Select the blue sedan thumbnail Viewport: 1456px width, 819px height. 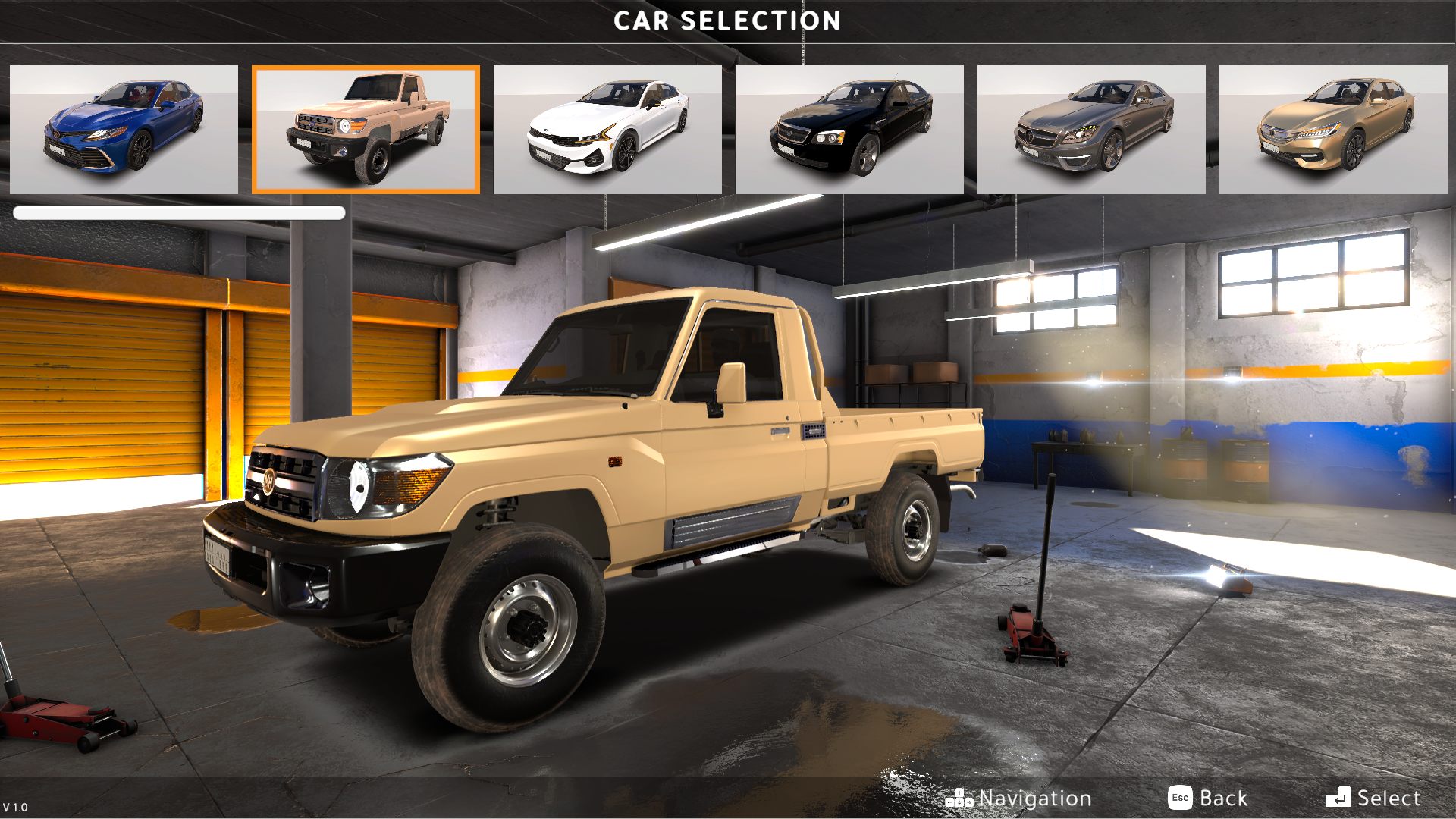(124, 130)
